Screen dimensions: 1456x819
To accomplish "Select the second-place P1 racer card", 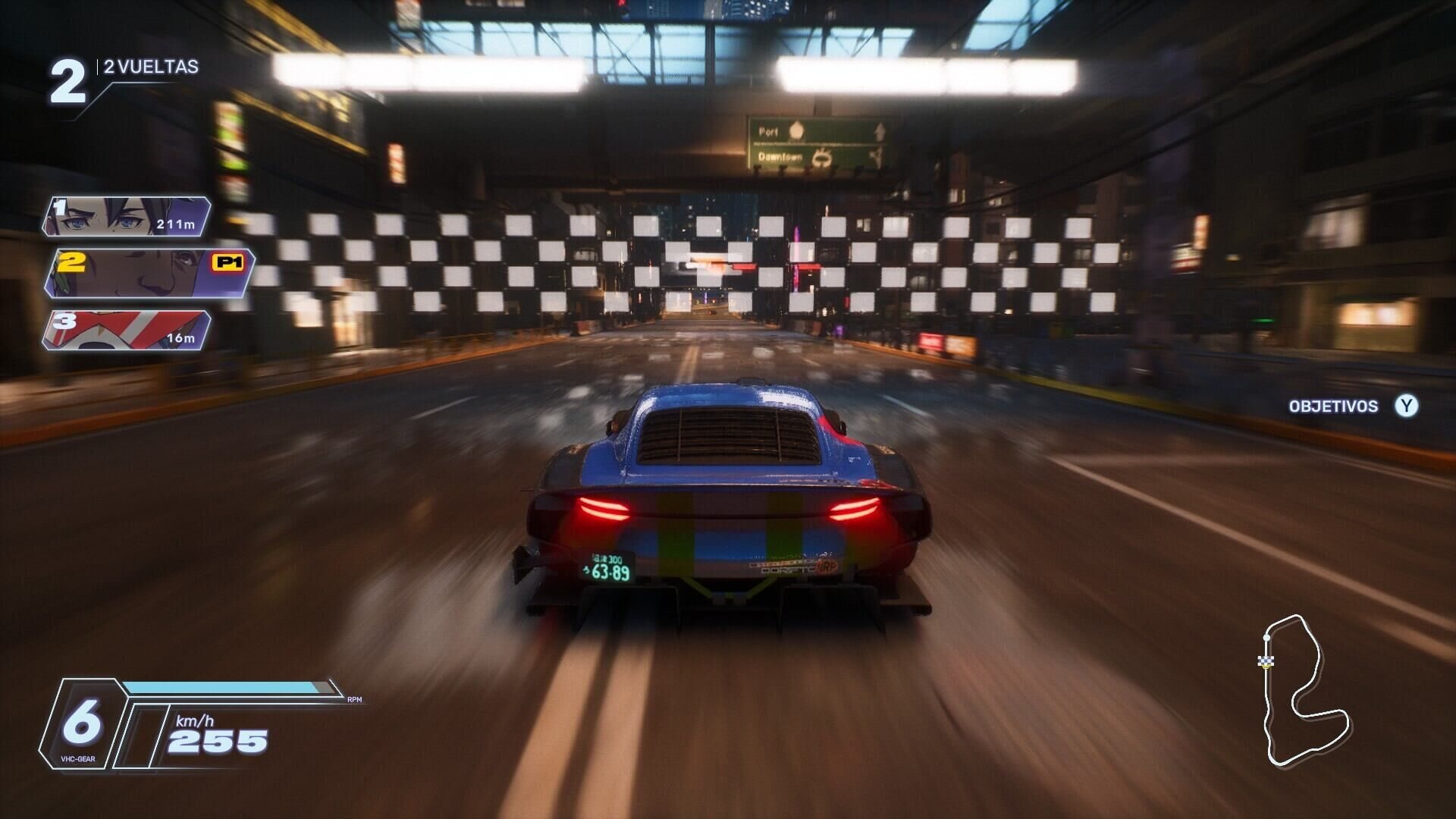I will (x=148, y=273).
